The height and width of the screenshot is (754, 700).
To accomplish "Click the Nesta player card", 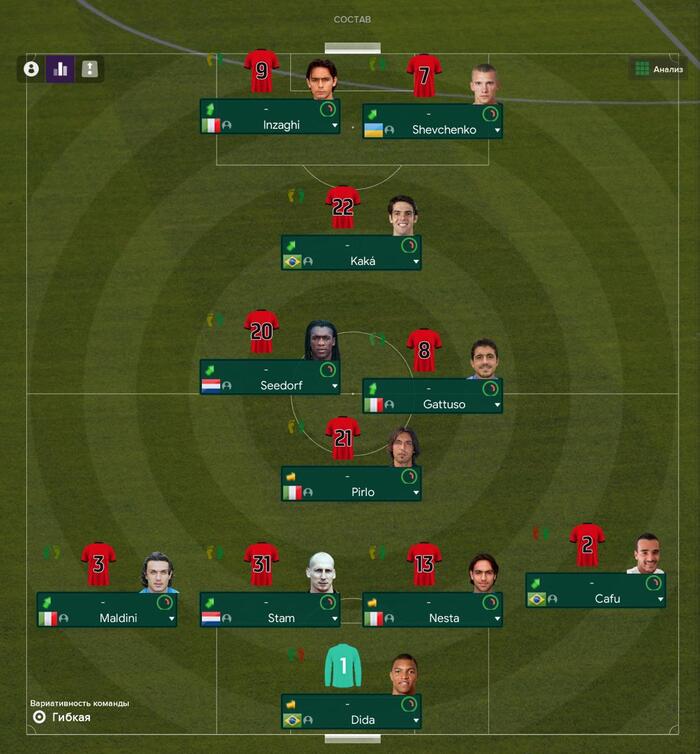I will click(x=432, y=610).
